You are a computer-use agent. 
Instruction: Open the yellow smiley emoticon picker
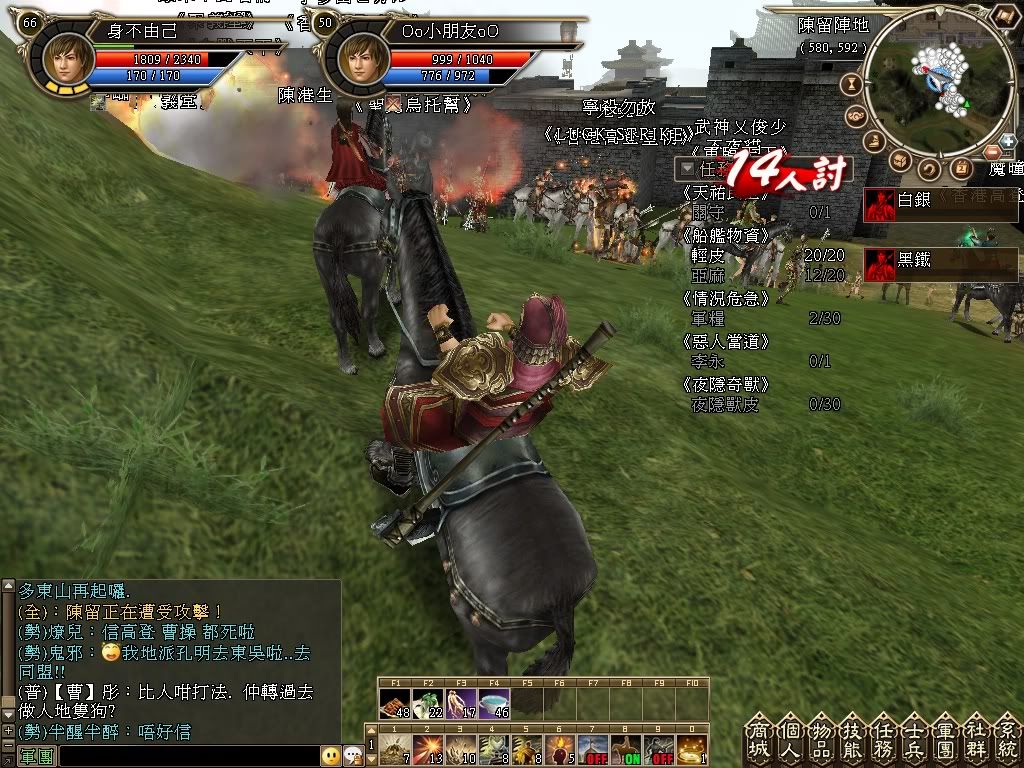[x=331, y=756]
